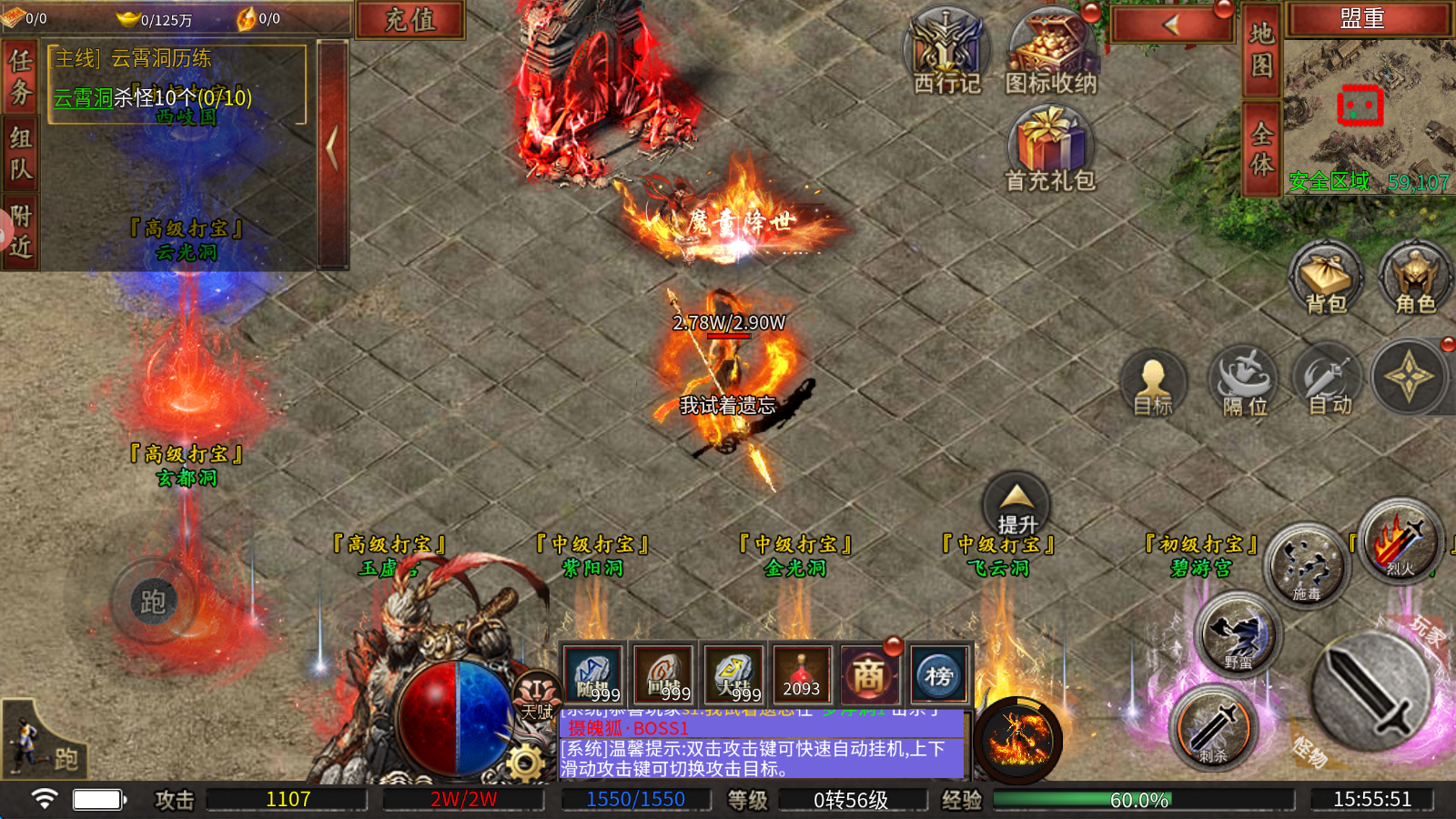The width and height of the screenshot is (1456, 819).
Task: Activate the 野蛮 charge skill
Action: pyautogui.click(x=1238, y=634)
